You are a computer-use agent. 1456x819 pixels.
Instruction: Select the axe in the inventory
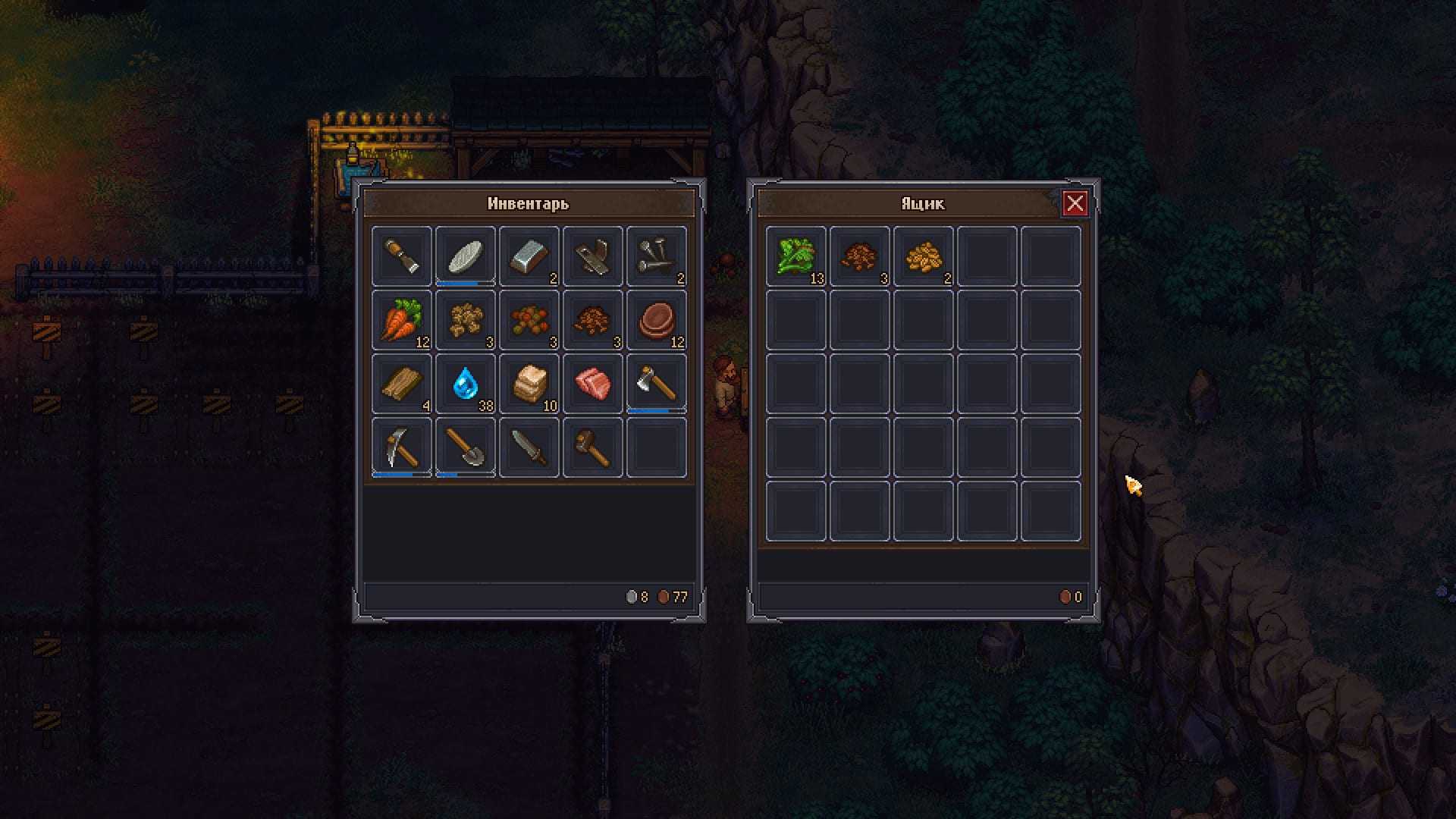tap(657, 384)
